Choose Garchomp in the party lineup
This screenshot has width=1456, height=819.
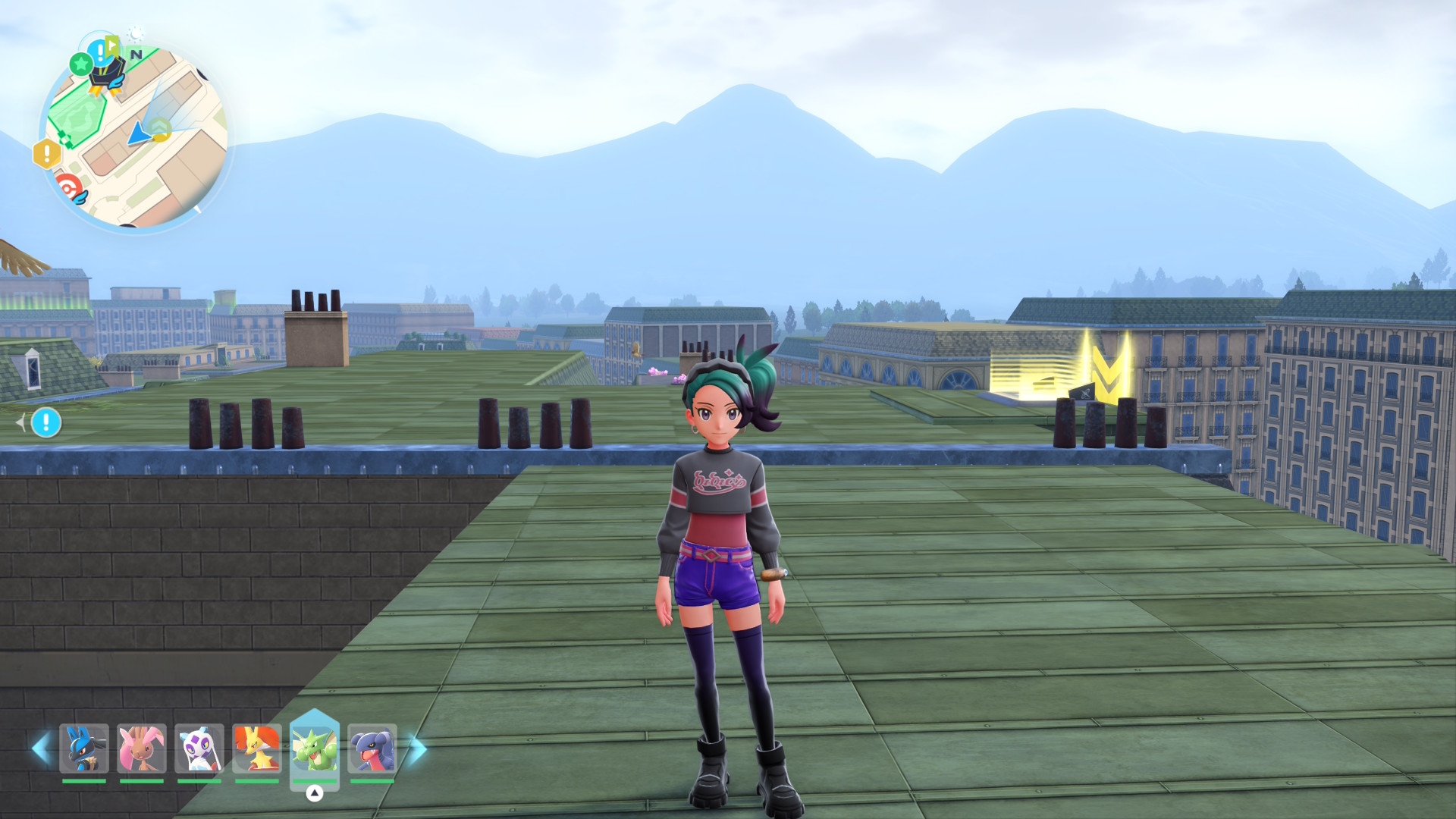tap(372, 748)
